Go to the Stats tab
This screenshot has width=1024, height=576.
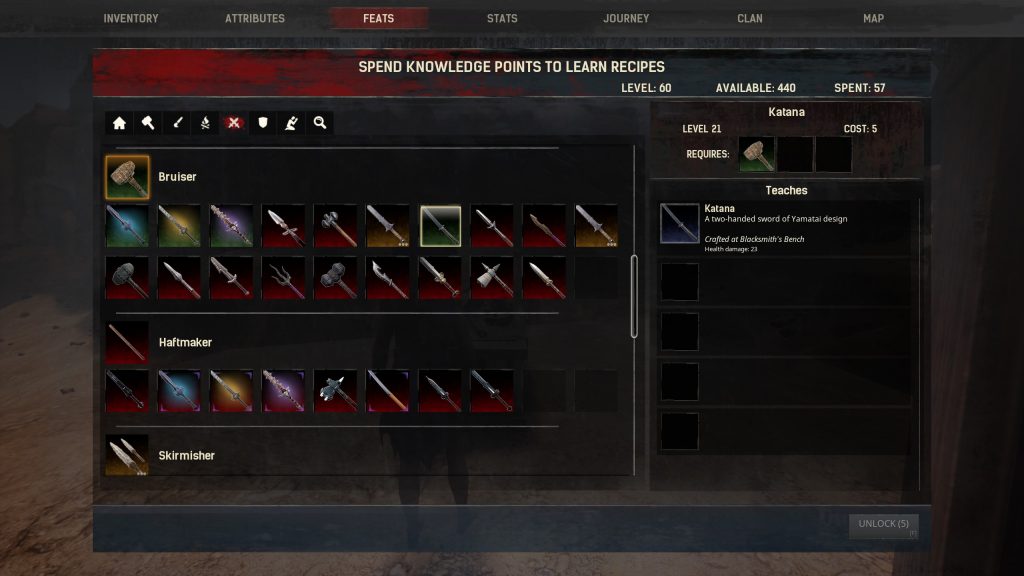pos(502,18)
